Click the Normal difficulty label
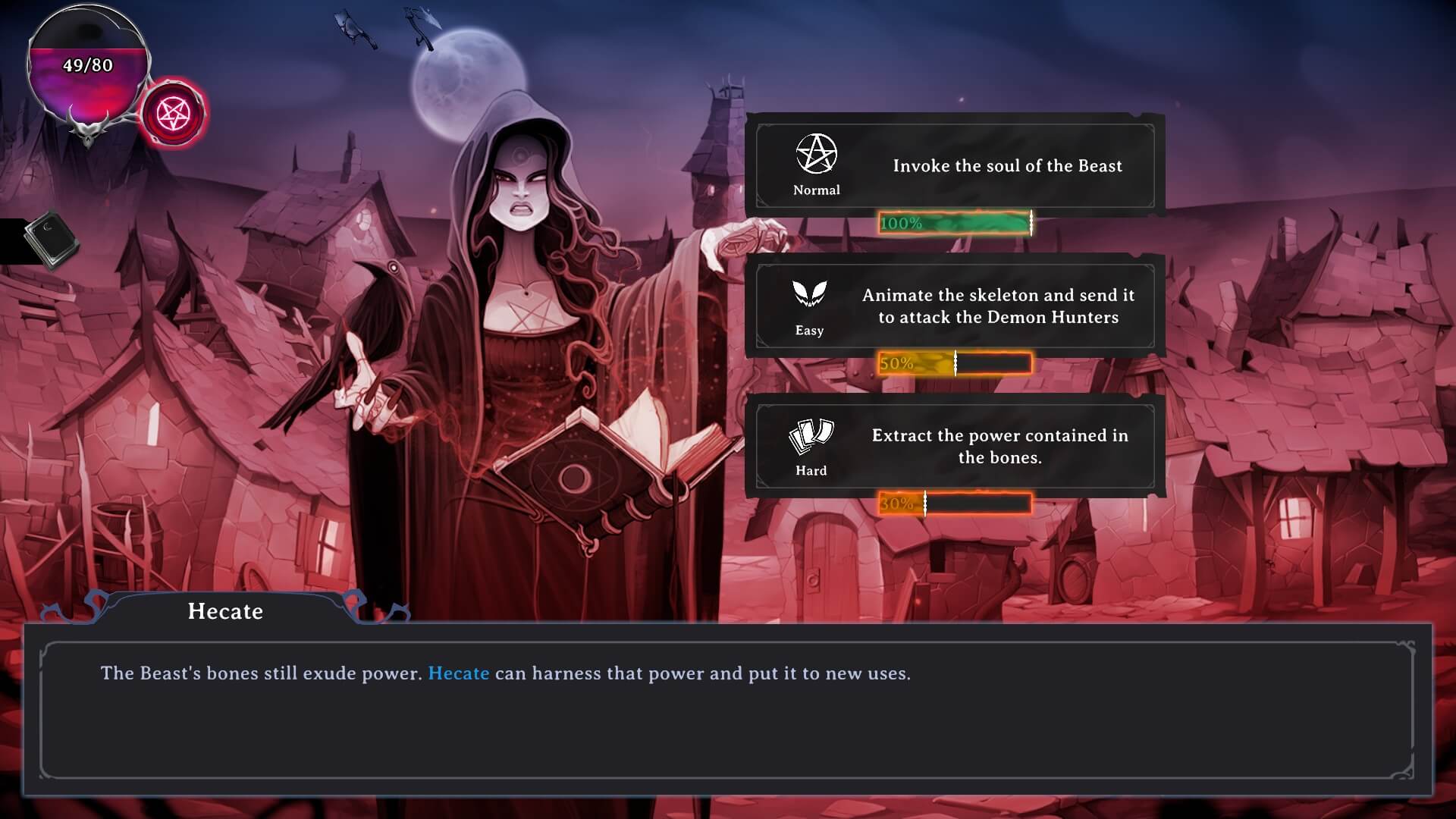This screenshot has width=1456, height=819. click(816, 190)
